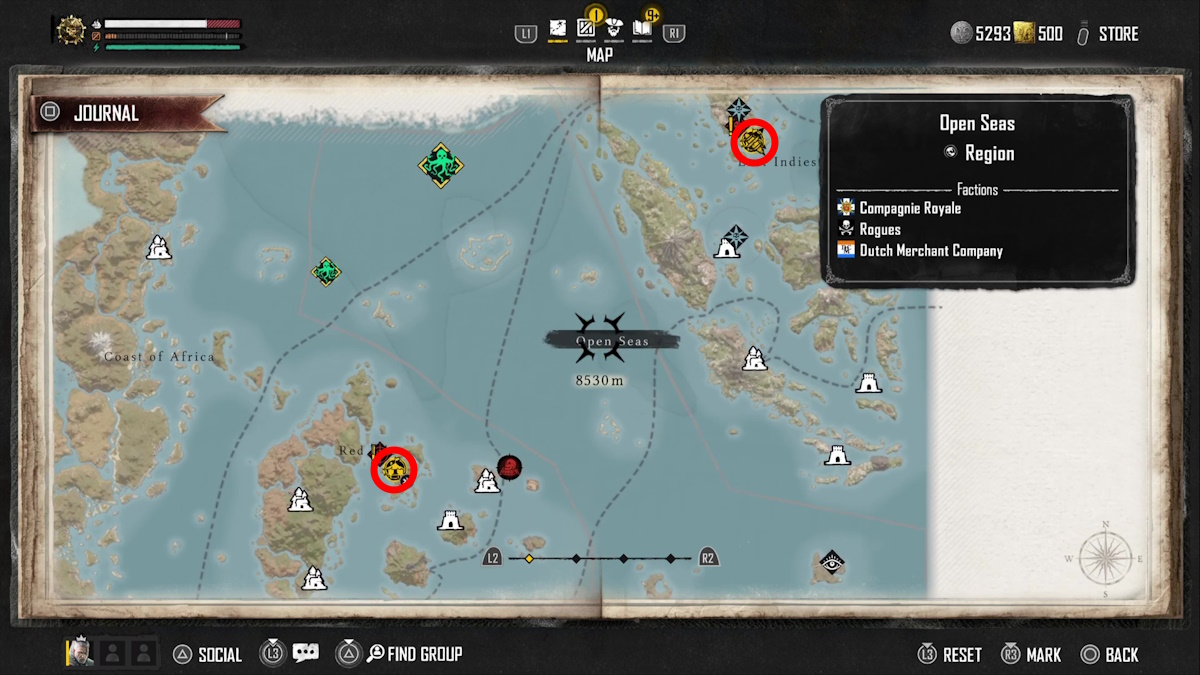Viewport: 1200px width, 675px height.
Task: Select the Coast of Africa outpost marker
Action: pos(158,247)
